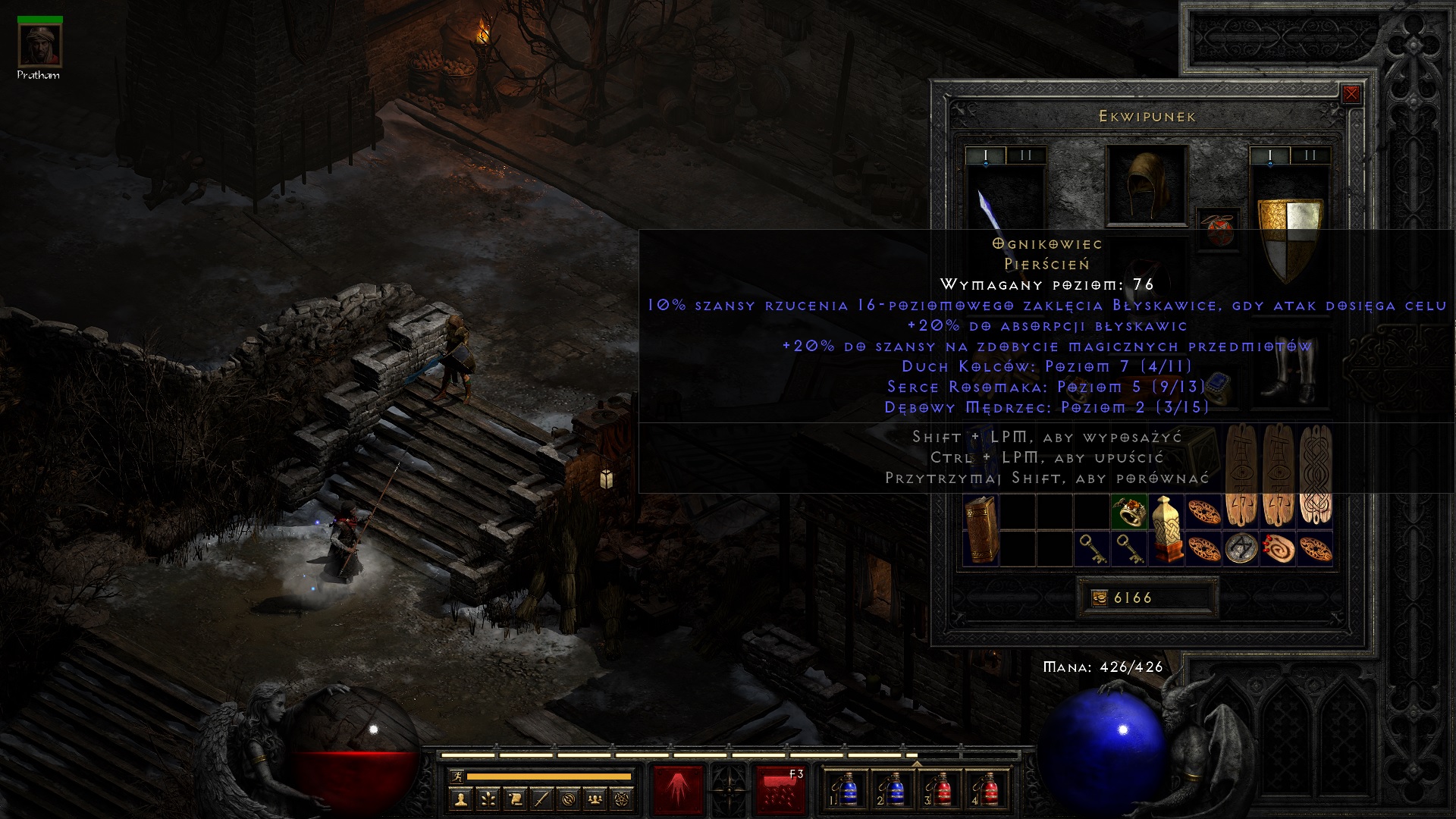Click the gold coin button beside 6166
Image resolution: width=1456 pixels, height=819 pixels.
click(x=1099, y=598)
